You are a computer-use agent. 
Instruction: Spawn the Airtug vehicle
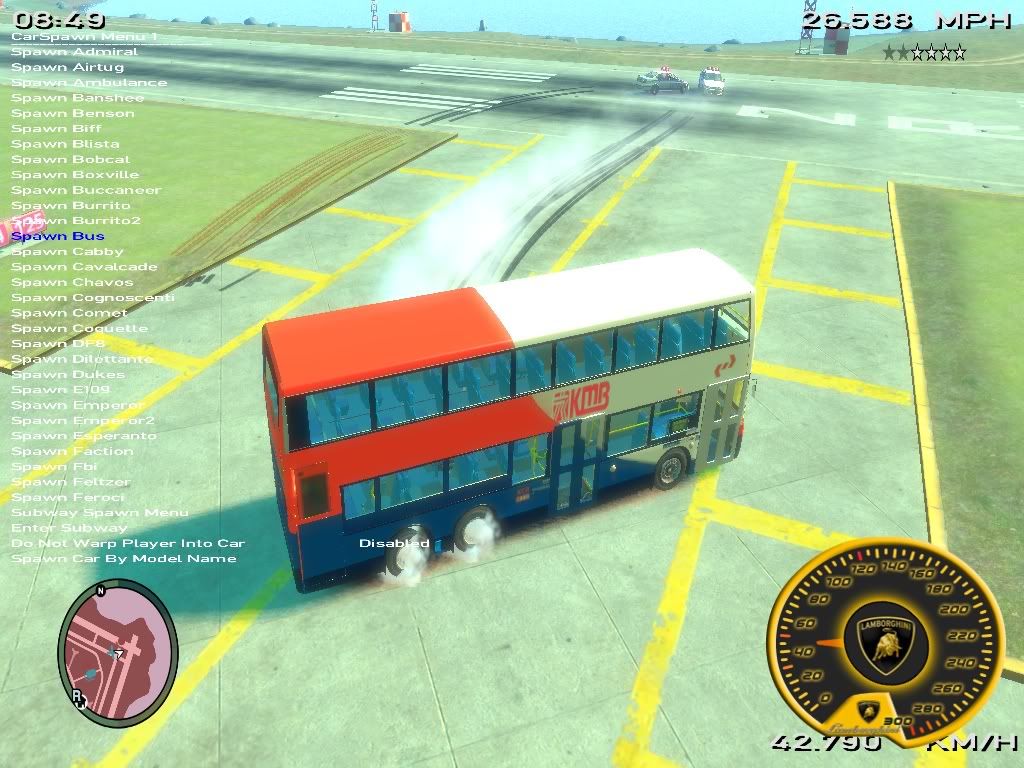[x=67, y=67]
